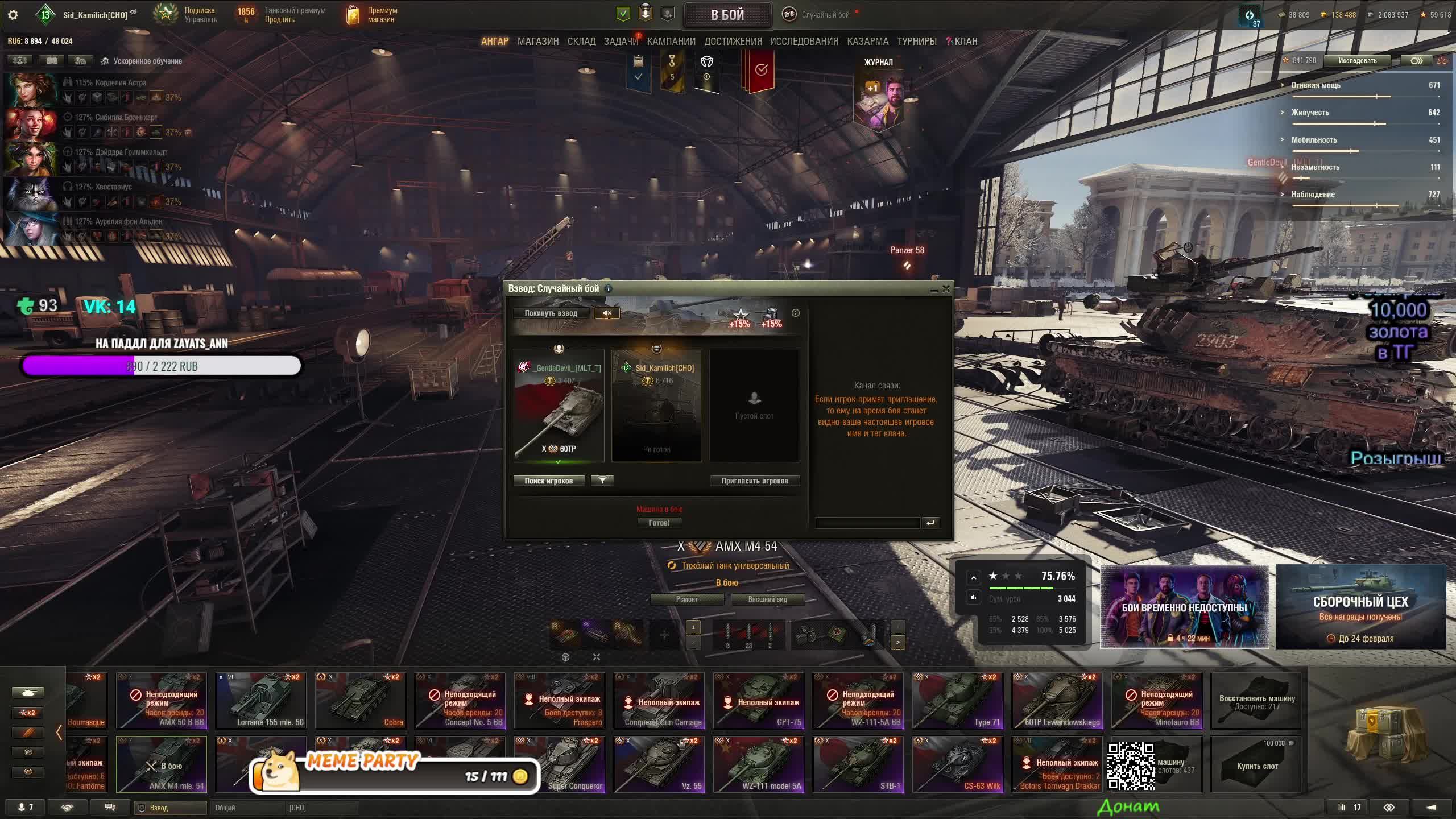This screenshot has height=819, width=1456.
Task: Open the СКЛАД depot tab
Action: tap(581, 42)
